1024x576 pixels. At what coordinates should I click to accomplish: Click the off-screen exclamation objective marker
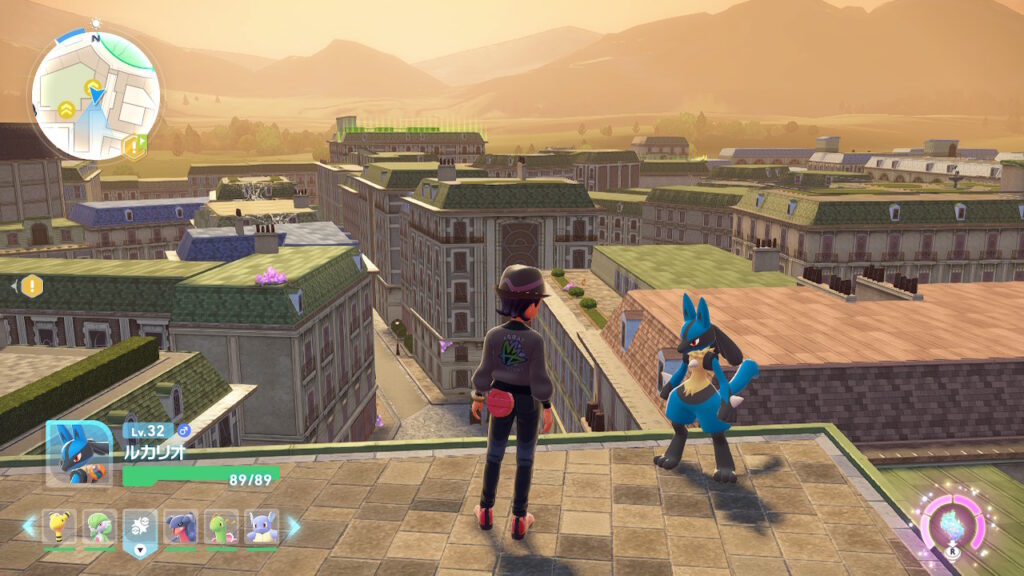[x=31, y=286]
